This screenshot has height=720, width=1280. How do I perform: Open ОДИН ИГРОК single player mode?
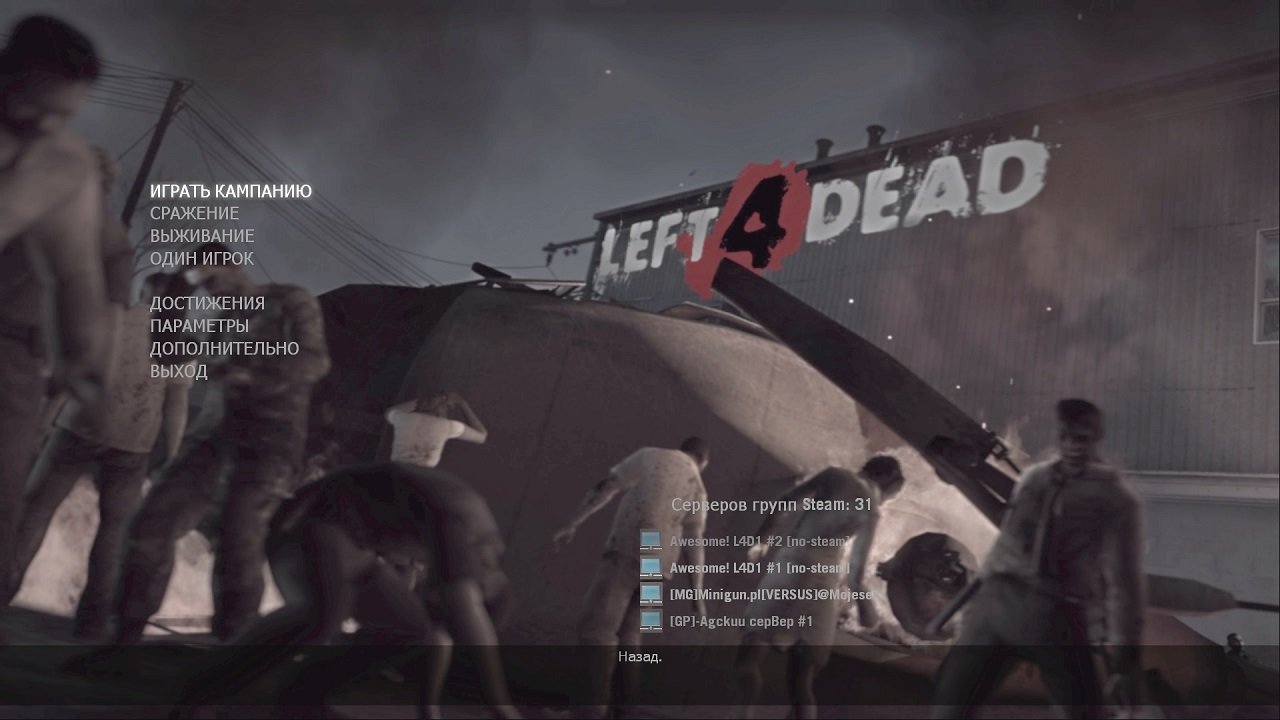point(202,258)
